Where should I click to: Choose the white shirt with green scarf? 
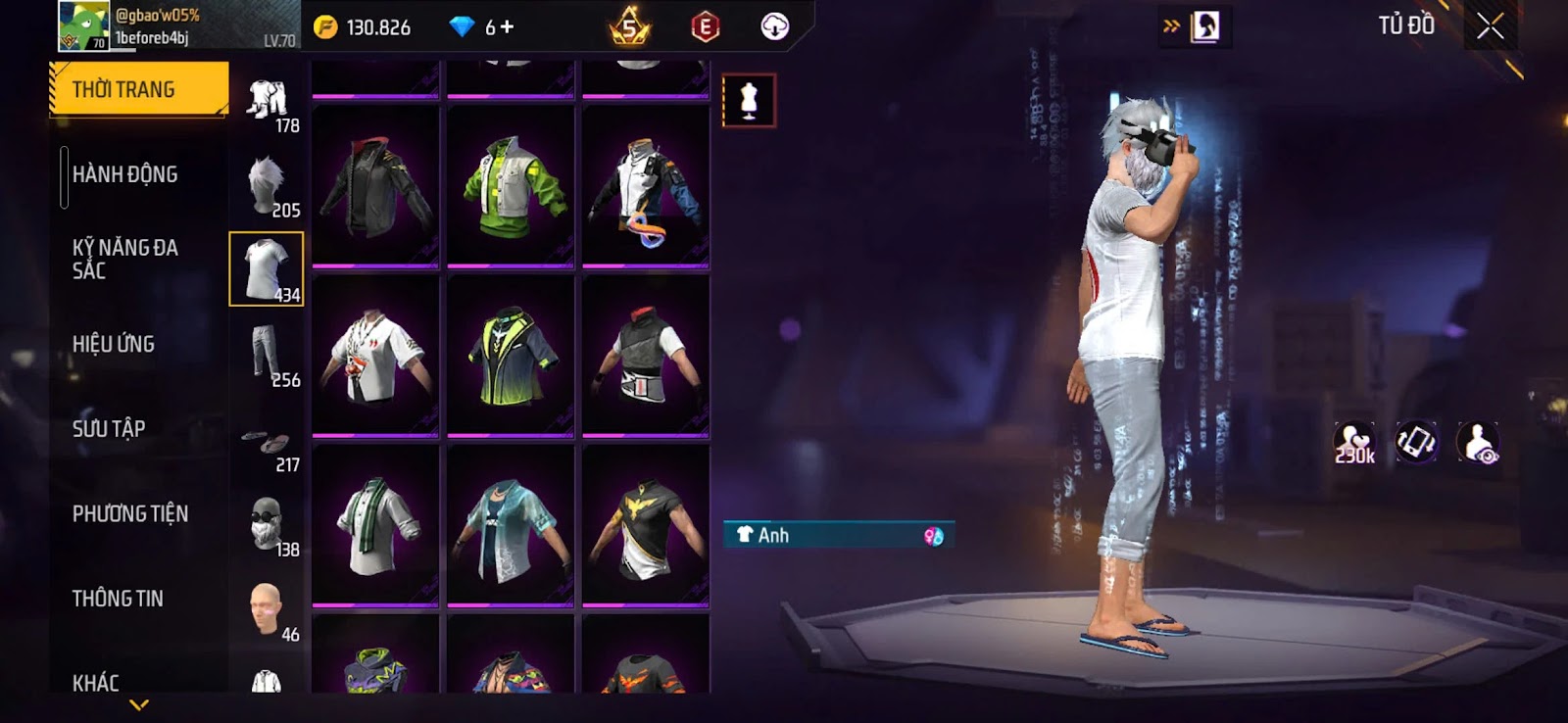(375, 524)
